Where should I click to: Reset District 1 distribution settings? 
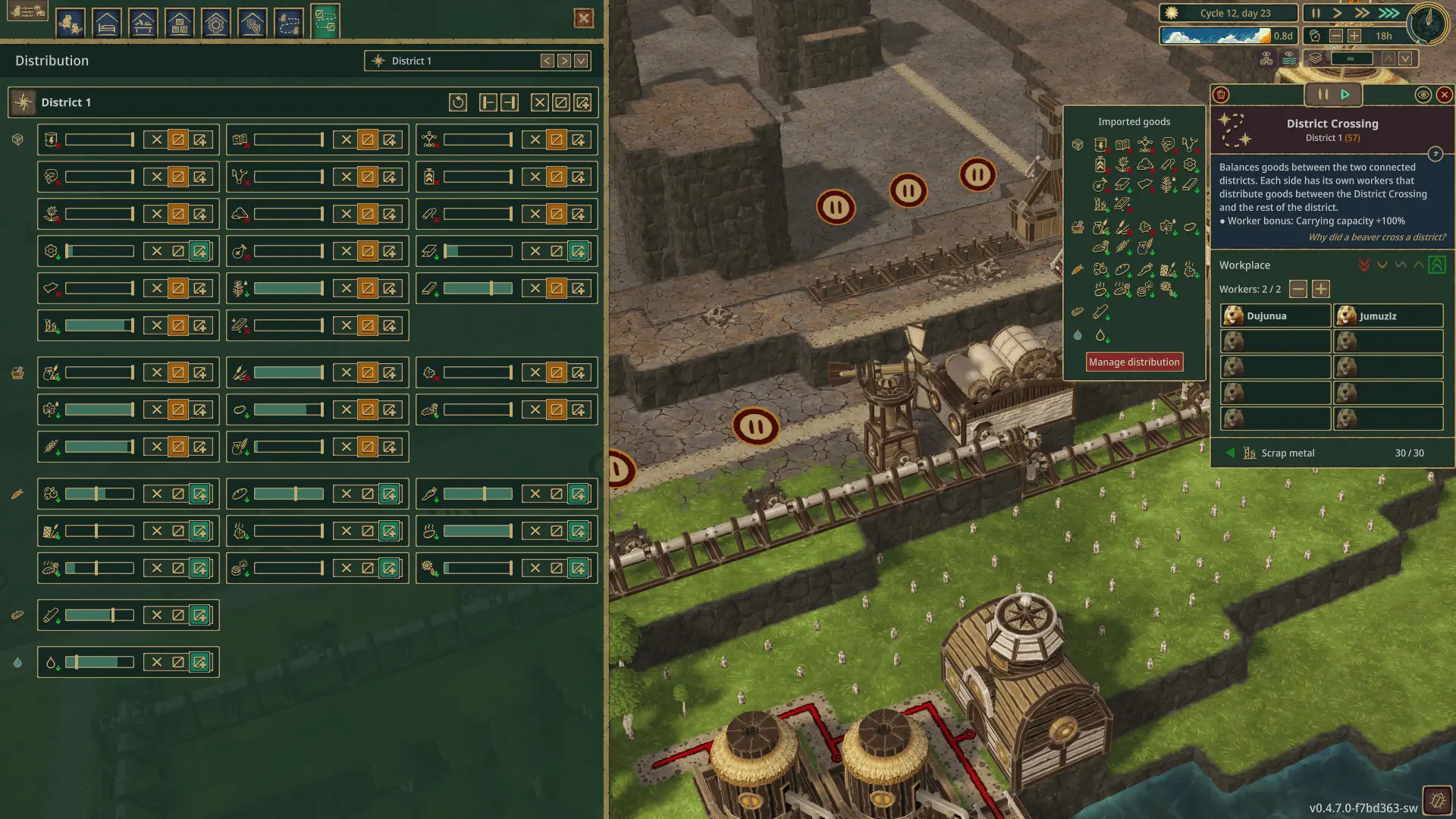[457, 102]
